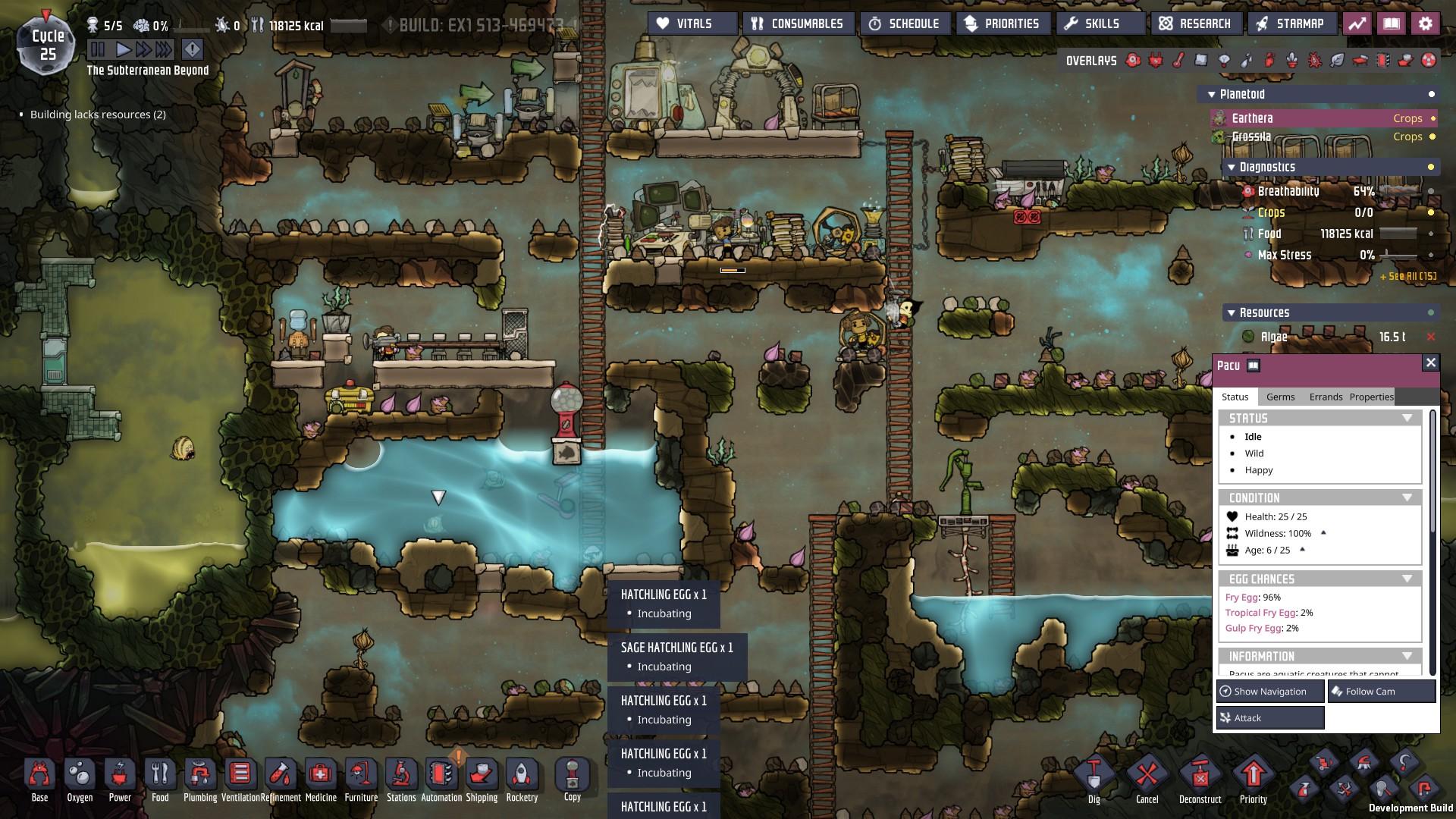Select the Grossila planetoid

click(x=1251, y=136)
